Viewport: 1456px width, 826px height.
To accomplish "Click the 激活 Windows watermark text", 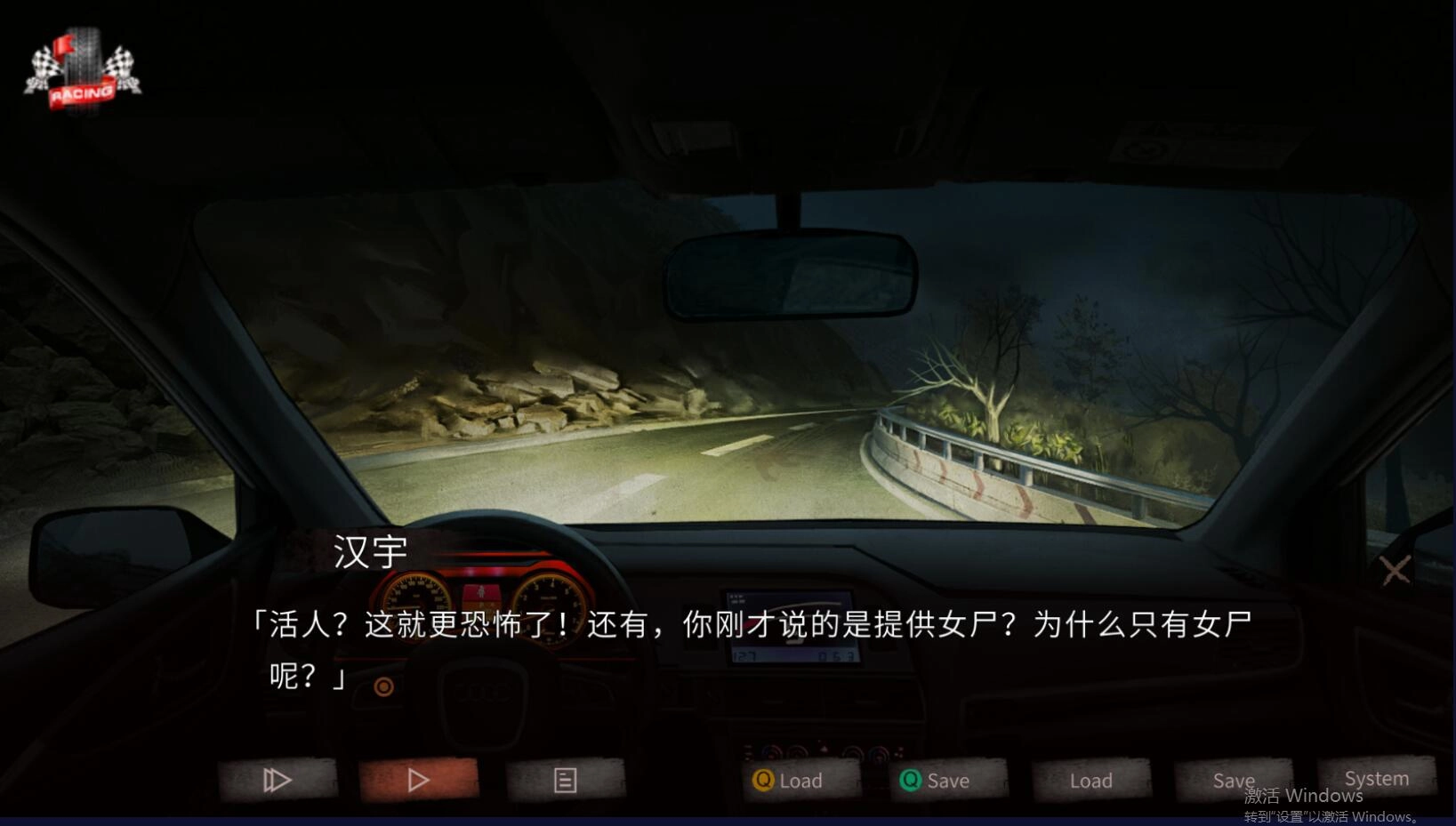I will (1302, 796).
